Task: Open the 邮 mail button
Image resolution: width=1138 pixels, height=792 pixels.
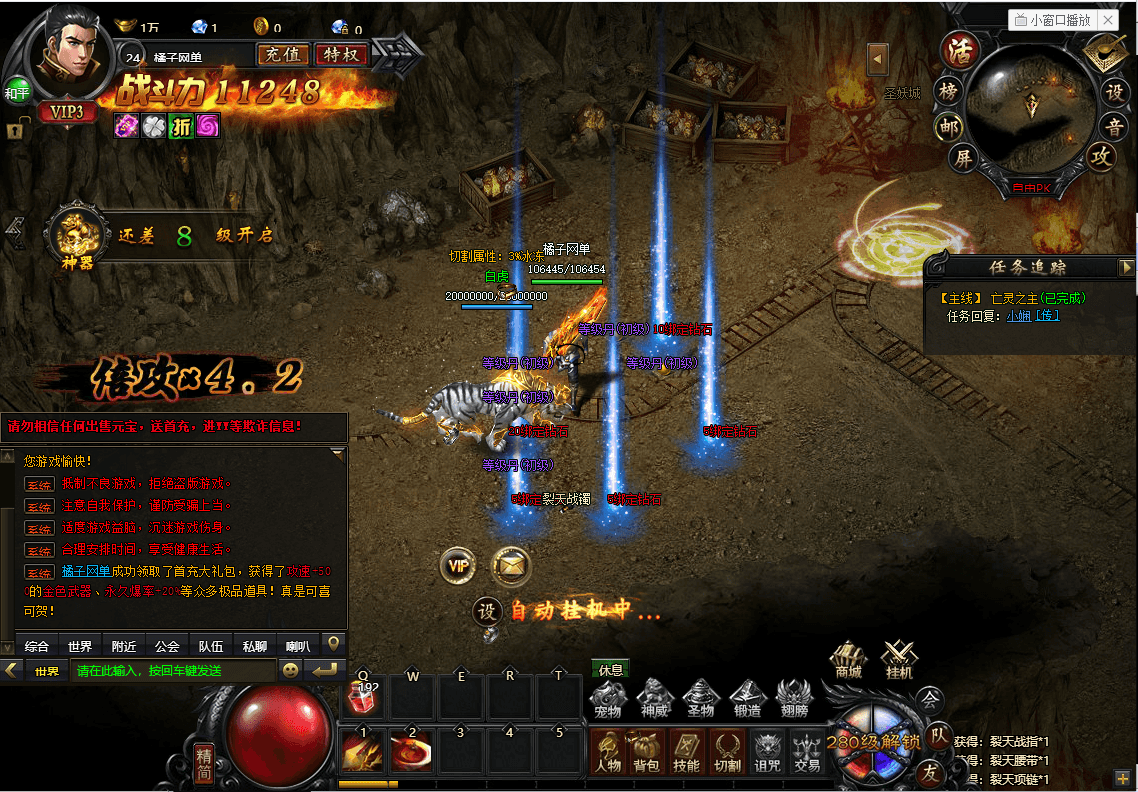Action: coord(949,127)
